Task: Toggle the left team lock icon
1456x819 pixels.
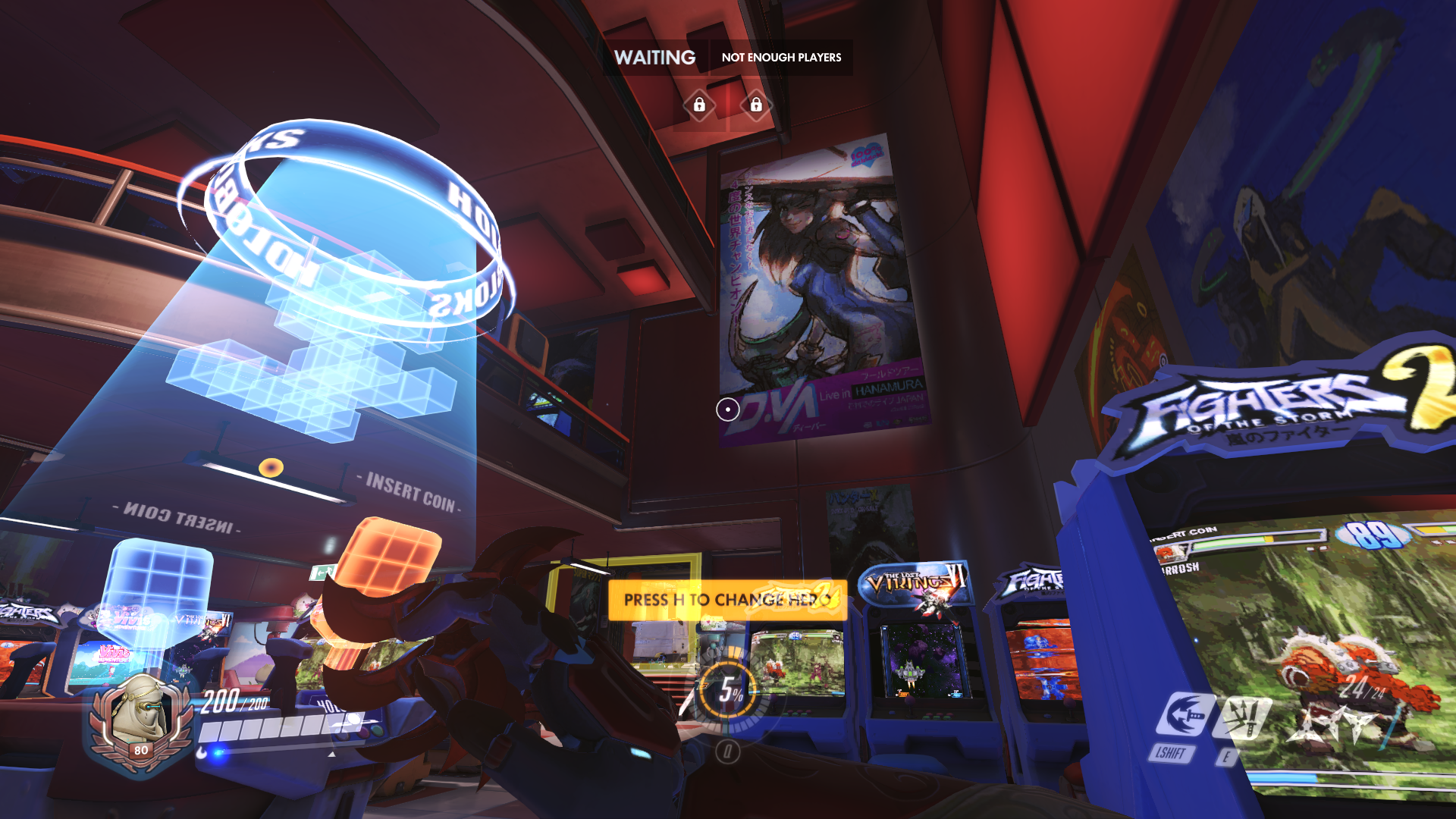Action: [699, 105]
